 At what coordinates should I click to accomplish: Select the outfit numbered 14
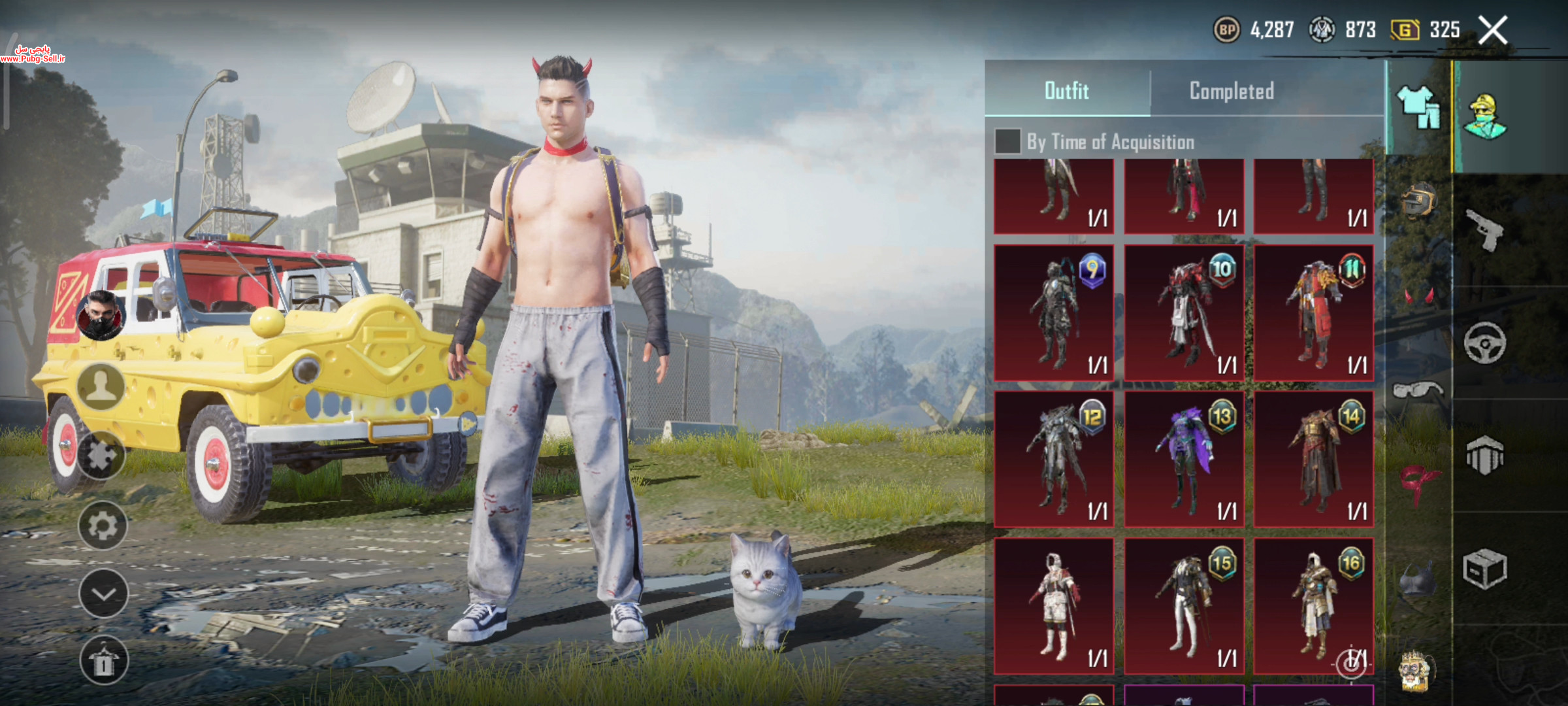(1313, 459)
